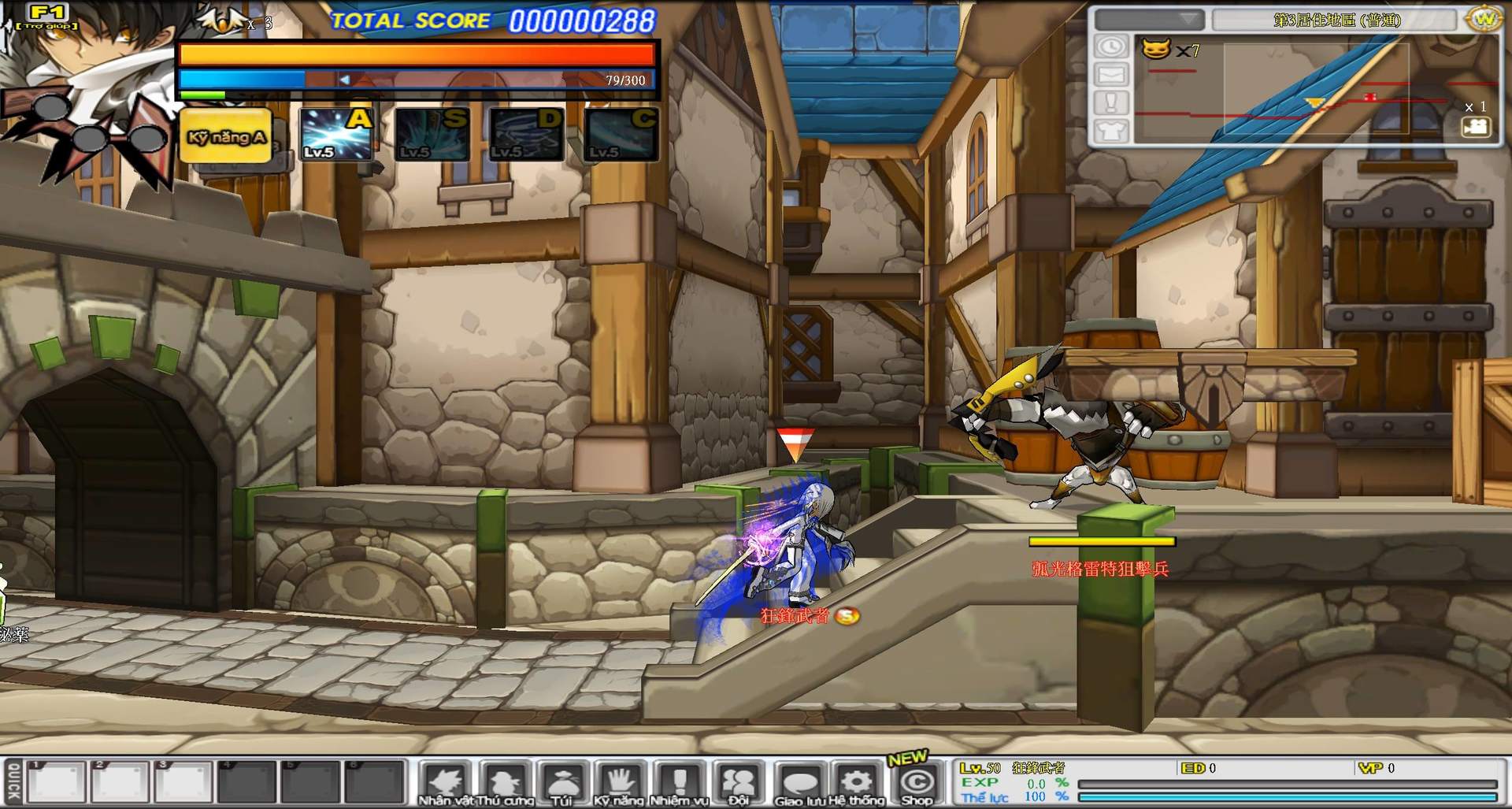Open the Hệ thống system settings gear

click(x=854, y=782)
